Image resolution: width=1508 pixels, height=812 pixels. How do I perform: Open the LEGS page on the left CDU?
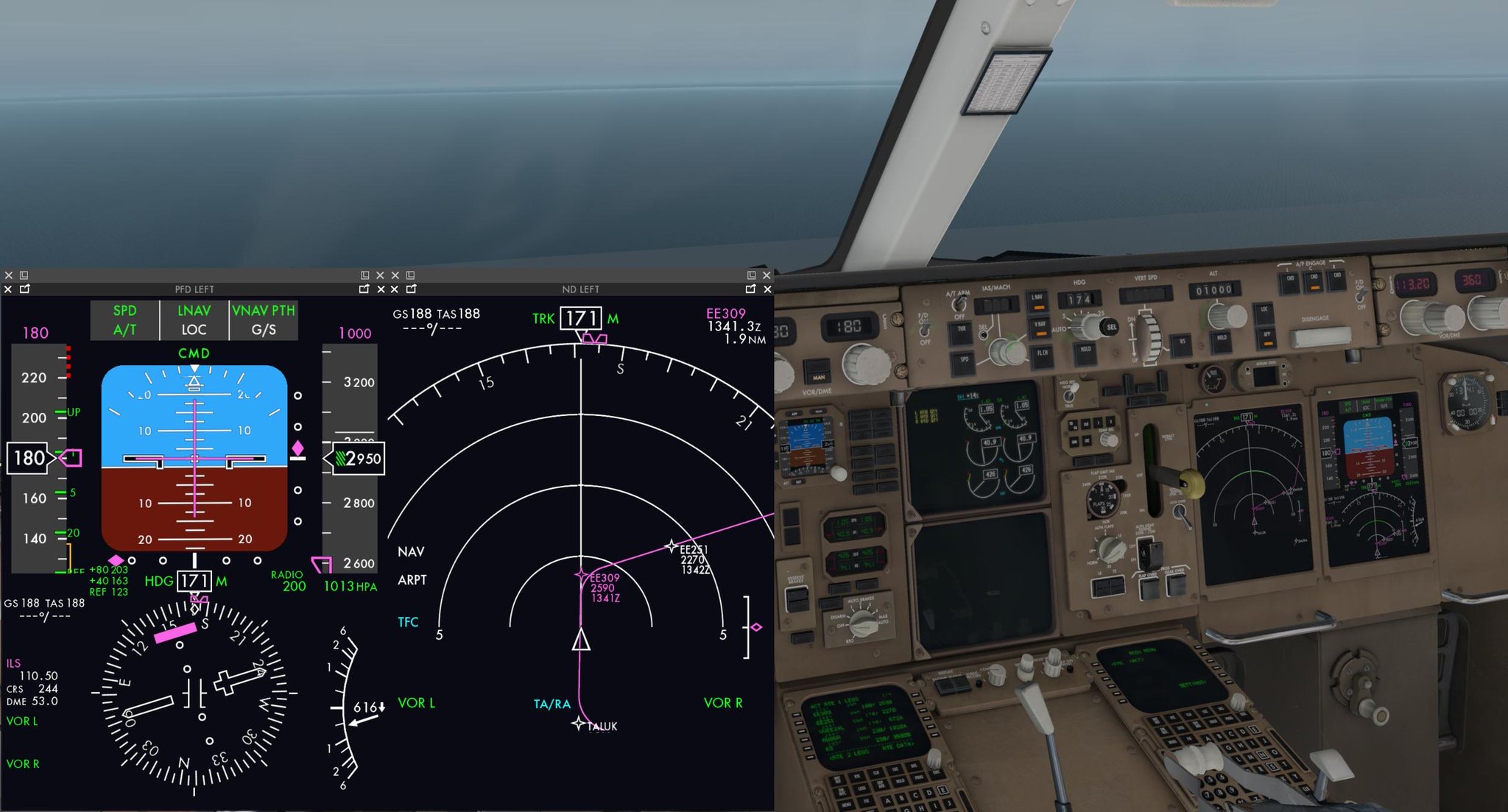(x=862, y=789)
